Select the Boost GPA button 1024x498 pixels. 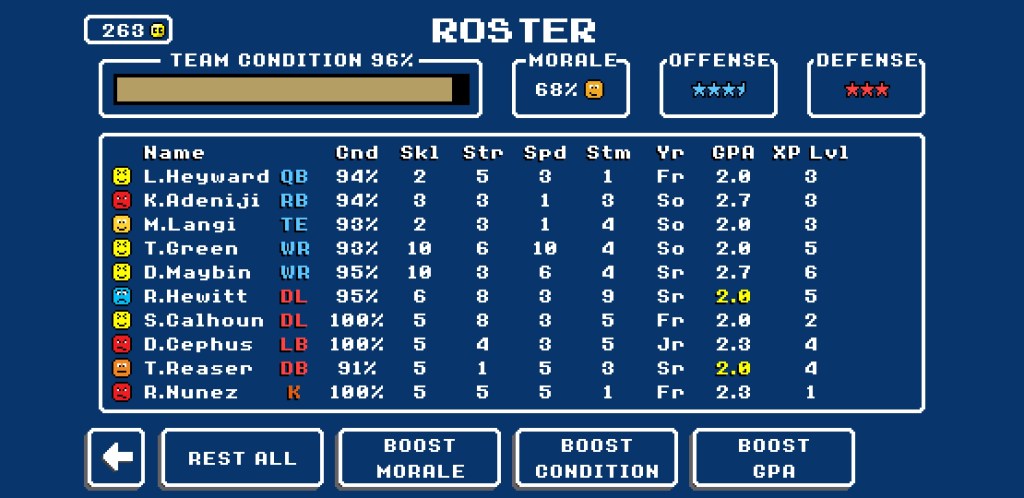pyautogui.click(x=773, y=458)
